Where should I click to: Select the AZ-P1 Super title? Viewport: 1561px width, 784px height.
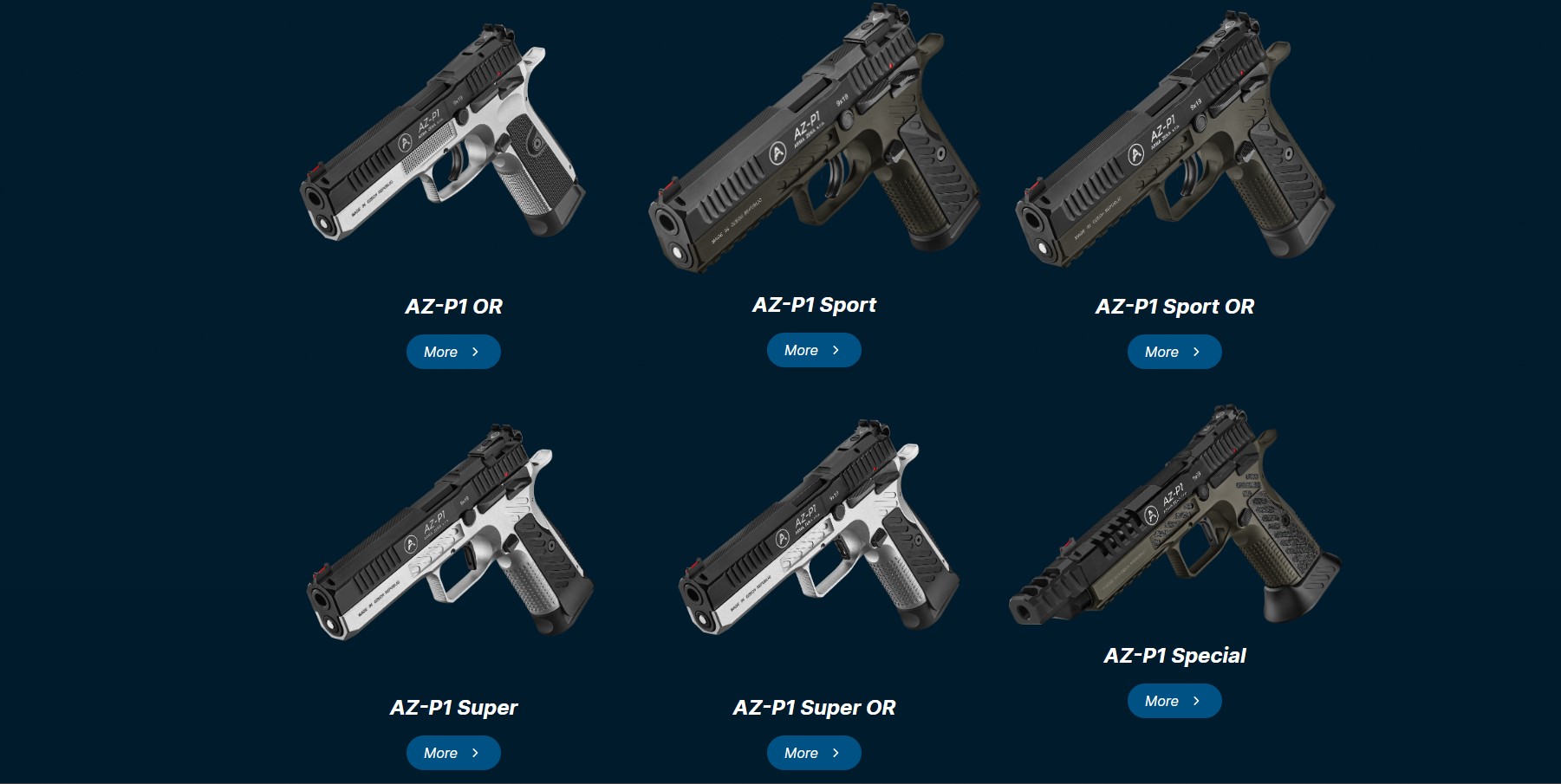(x=453, y=708)
